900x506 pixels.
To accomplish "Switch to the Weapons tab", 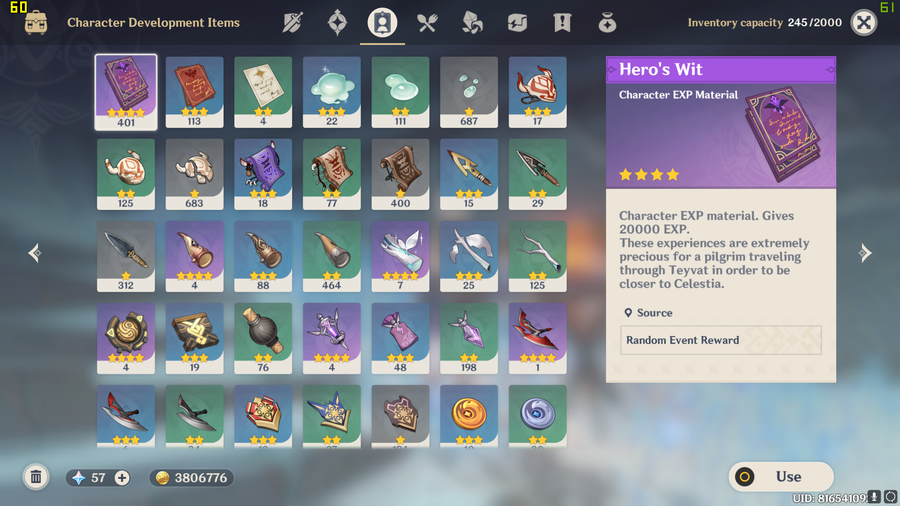I will (293, 23).
